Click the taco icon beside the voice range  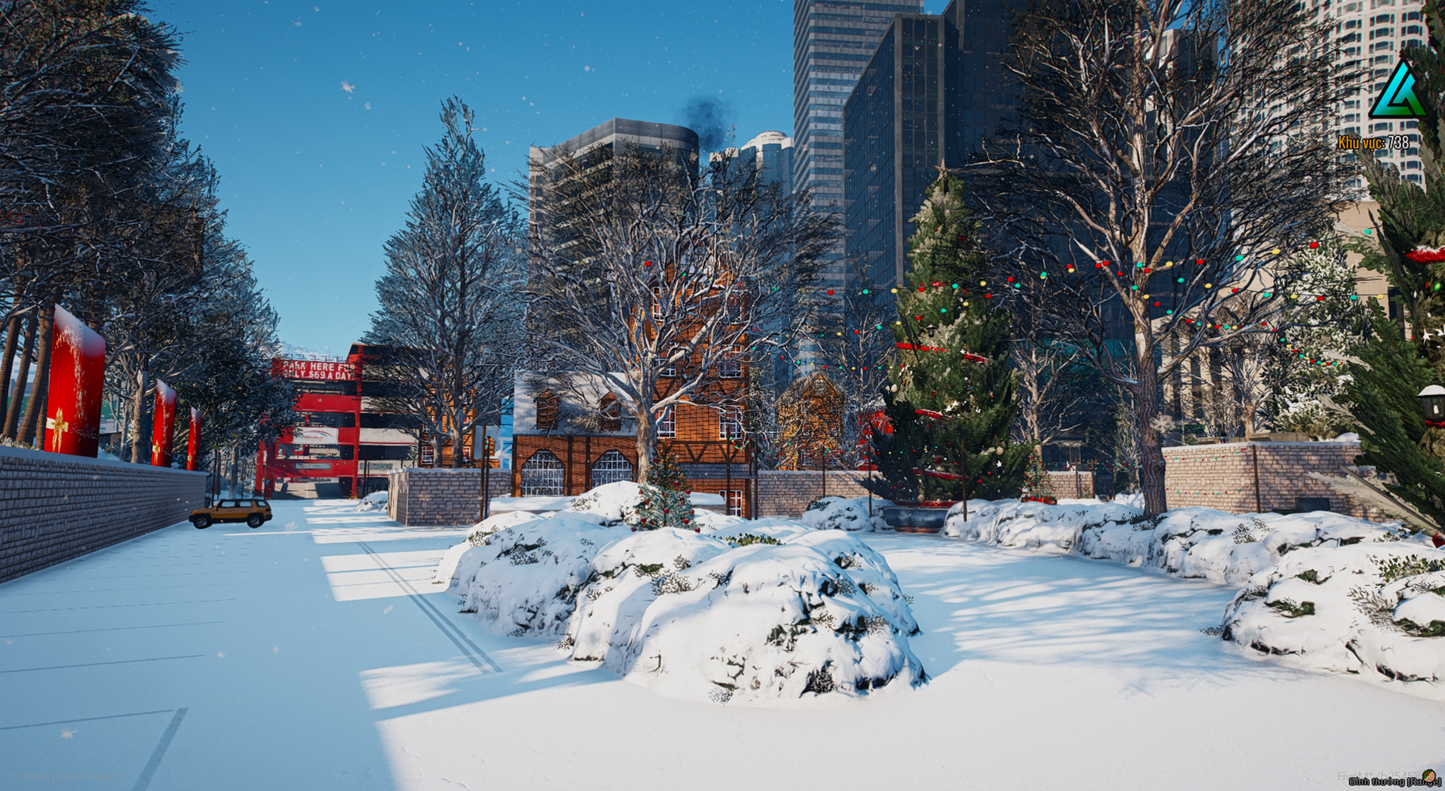[x=1429, y=776]
